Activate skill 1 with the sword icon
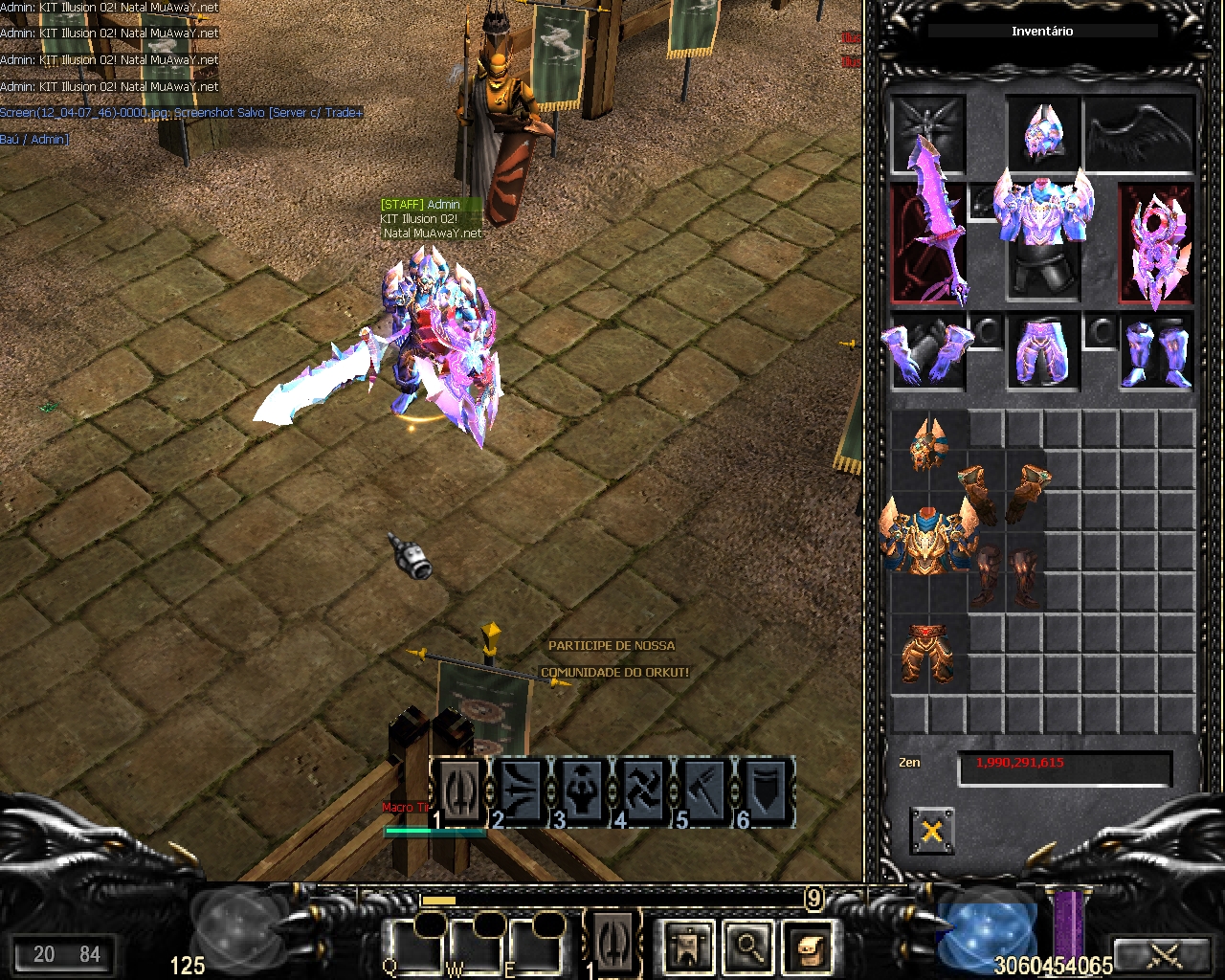Screen dimensions: 1225x980 click(461, 791)
